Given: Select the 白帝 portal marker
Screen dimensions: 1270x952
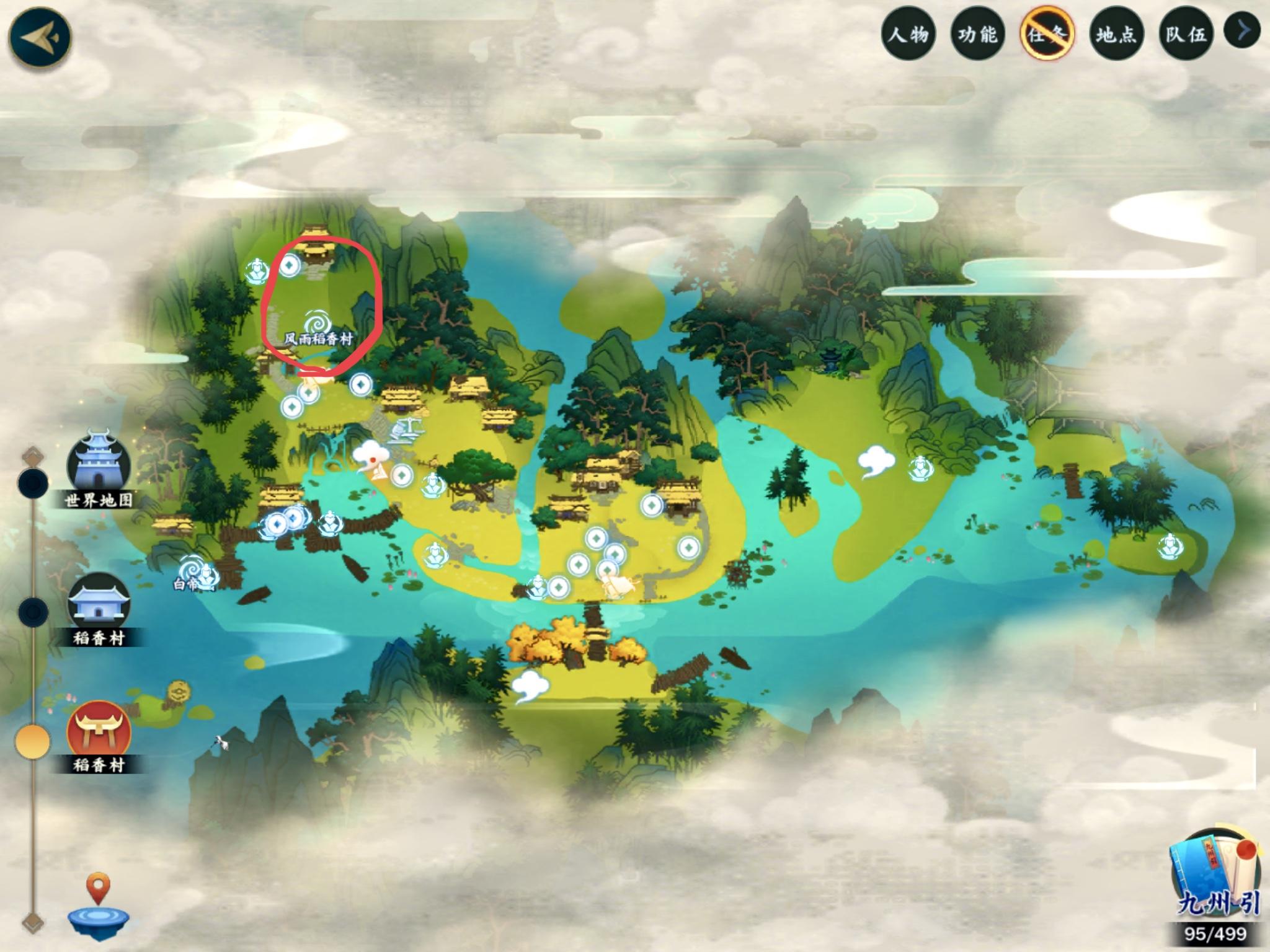Looking at the screenshot, I should (190, 570).
